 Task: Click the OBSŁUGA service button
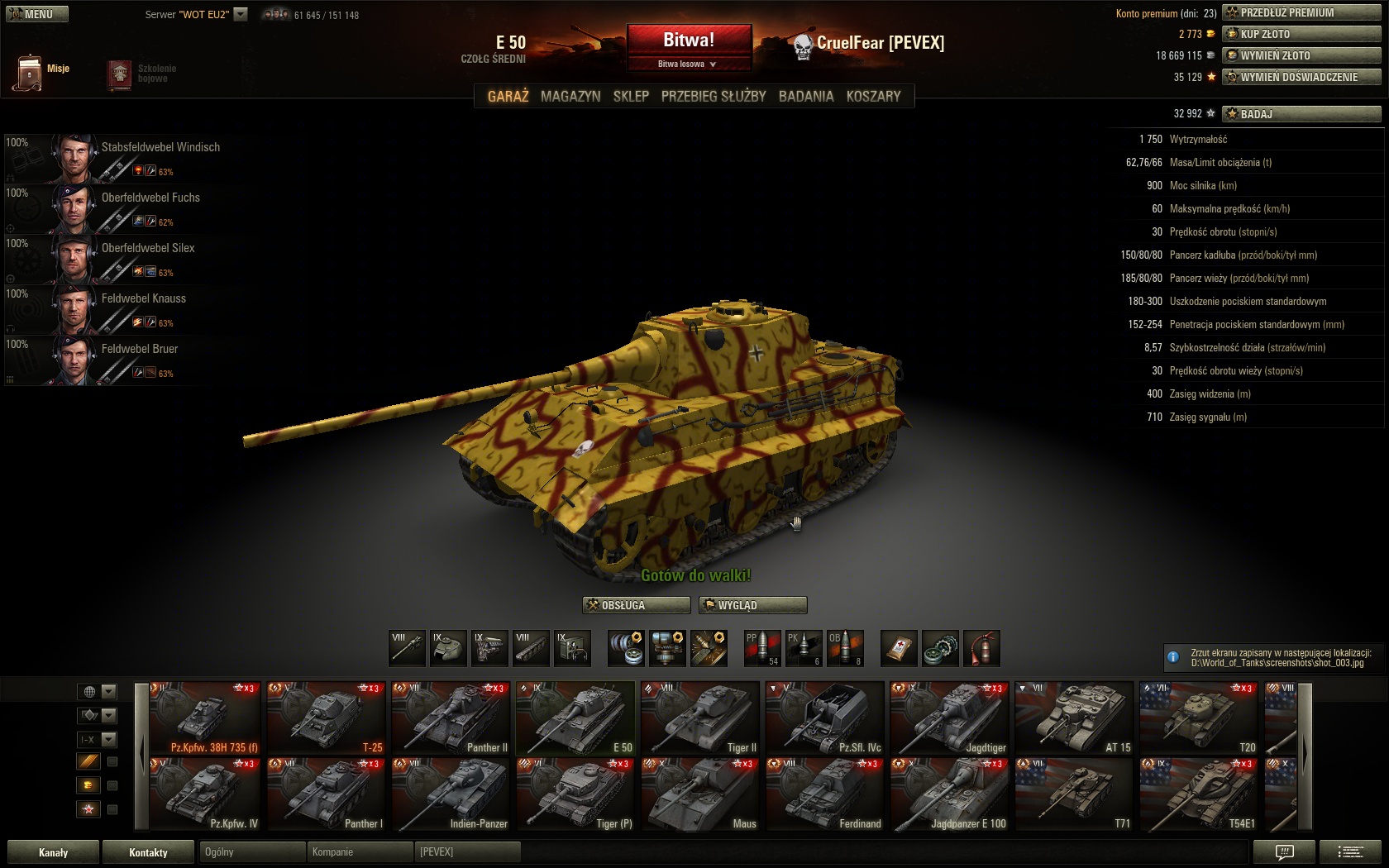pyautogui.click(x=636, y=605)
